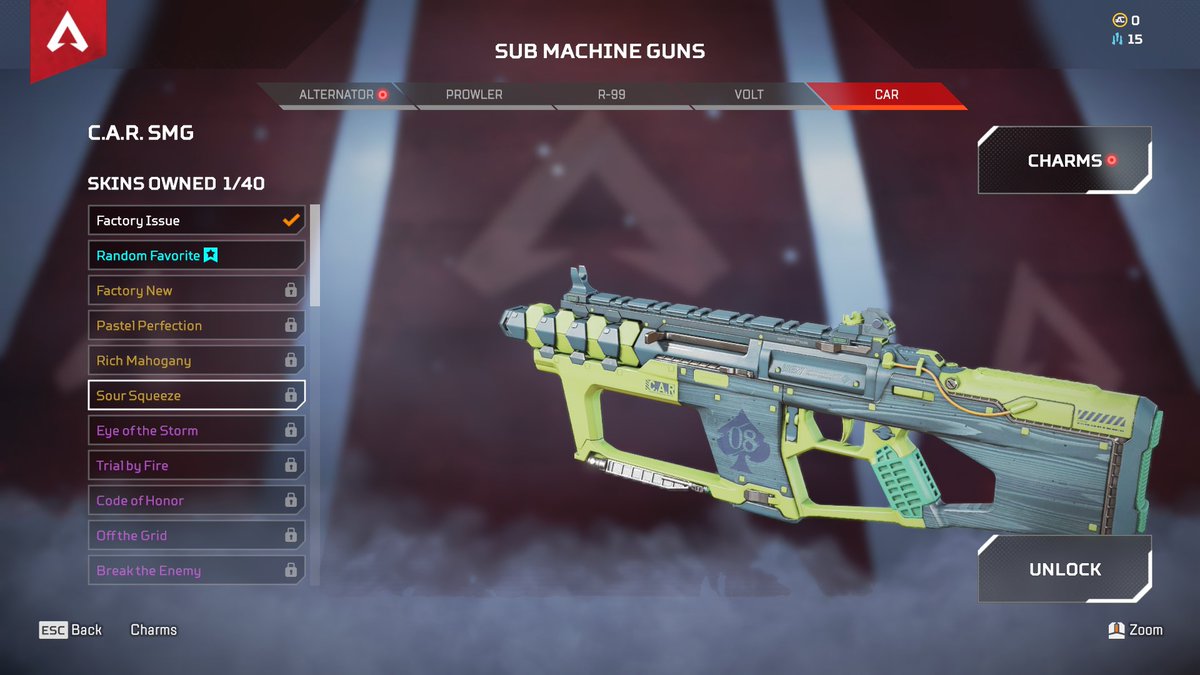
Task: Preview the Off the Grid skin
Action: 196,536
